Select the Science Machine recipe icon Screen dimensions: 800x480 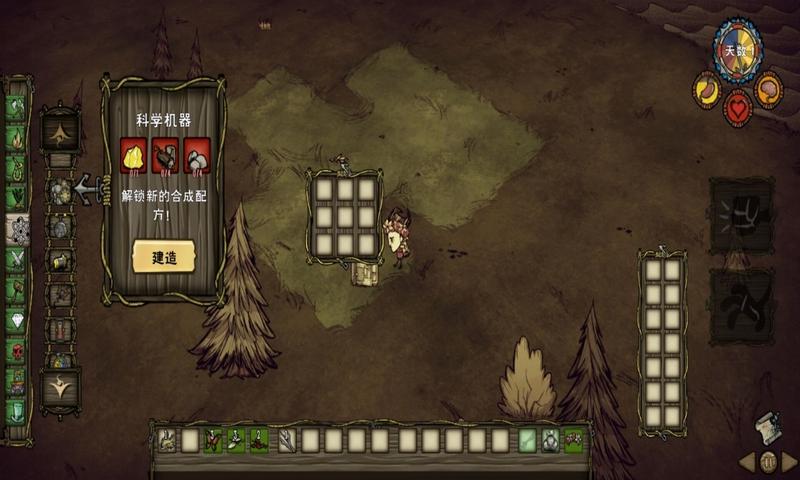(x=60, y=191)
